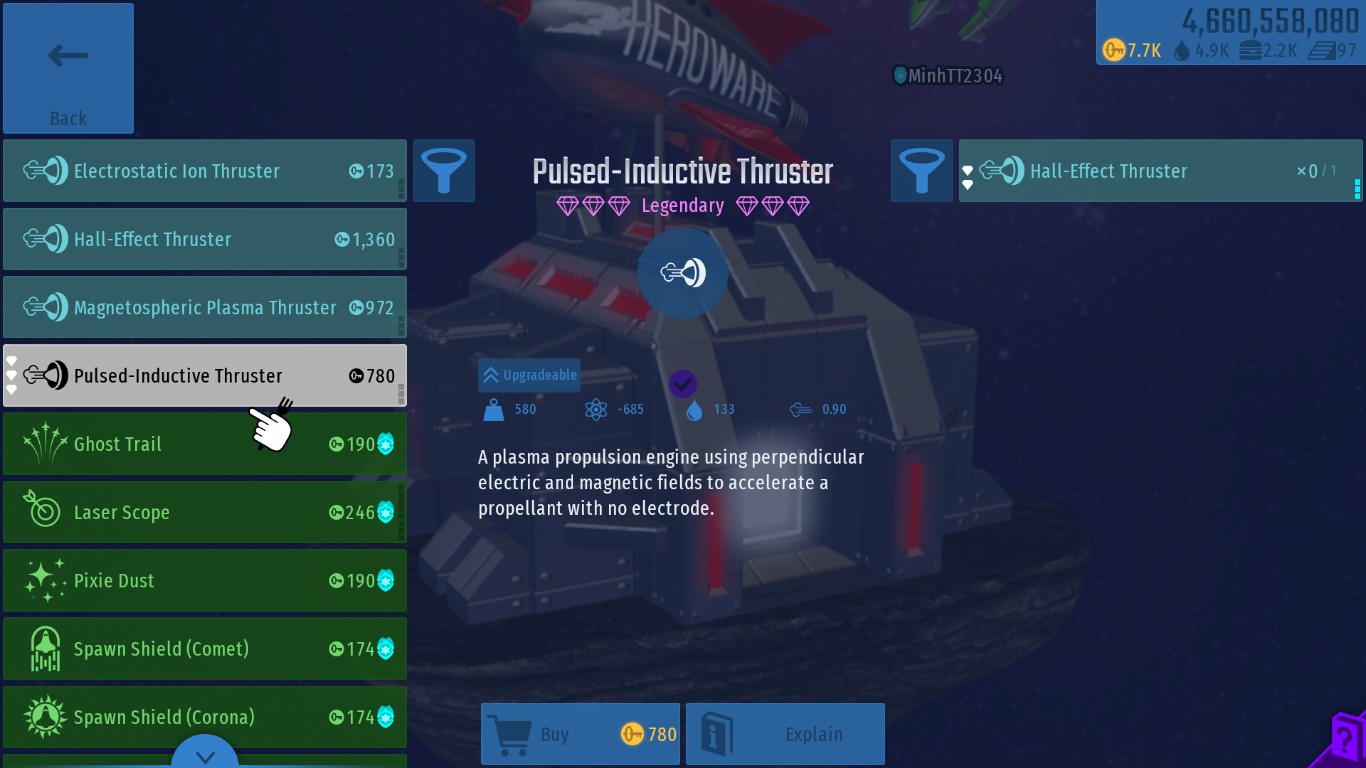Open the Ghost Trail item
1366x768 pixels.
pos(205,444)
